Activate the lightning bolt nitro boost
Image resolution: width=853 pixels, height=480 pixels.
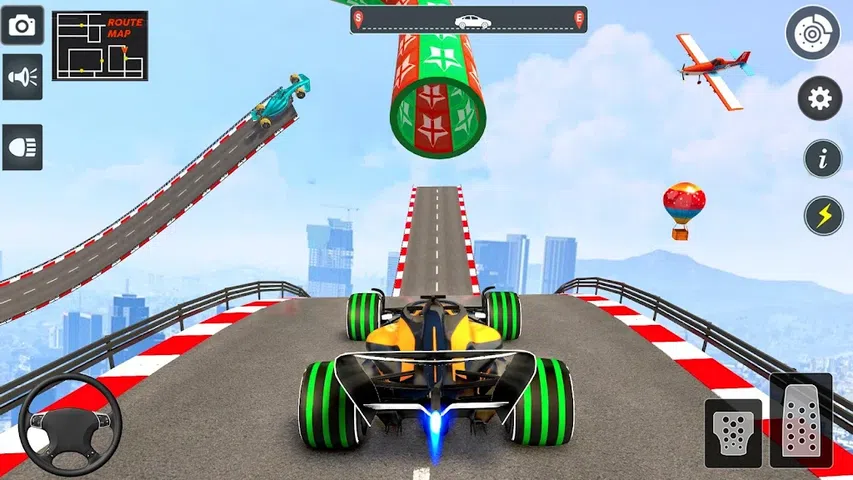point(822,215)
